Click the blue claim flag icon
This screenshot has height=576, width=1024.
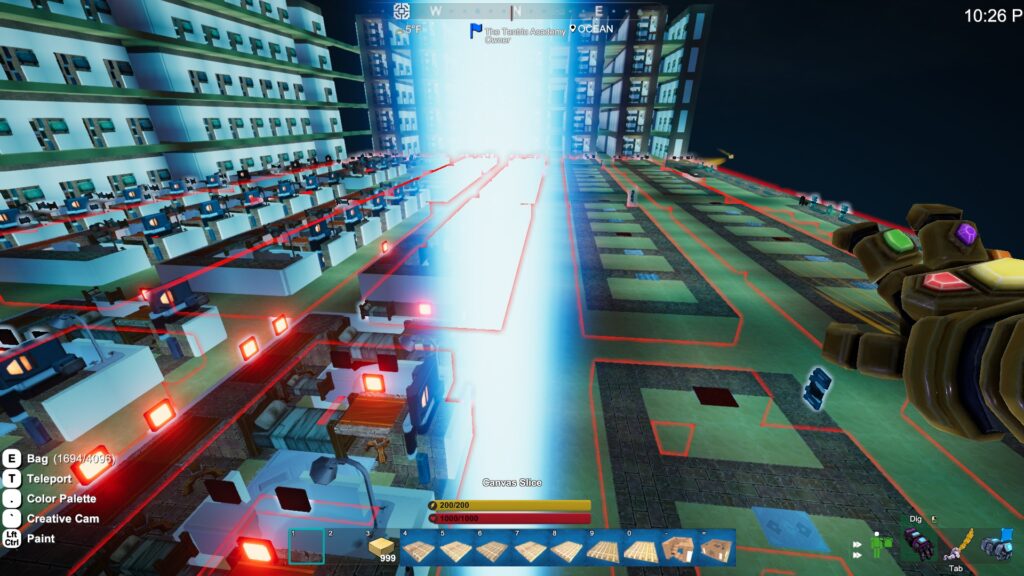pyautogui.click(x=476, y=31)
